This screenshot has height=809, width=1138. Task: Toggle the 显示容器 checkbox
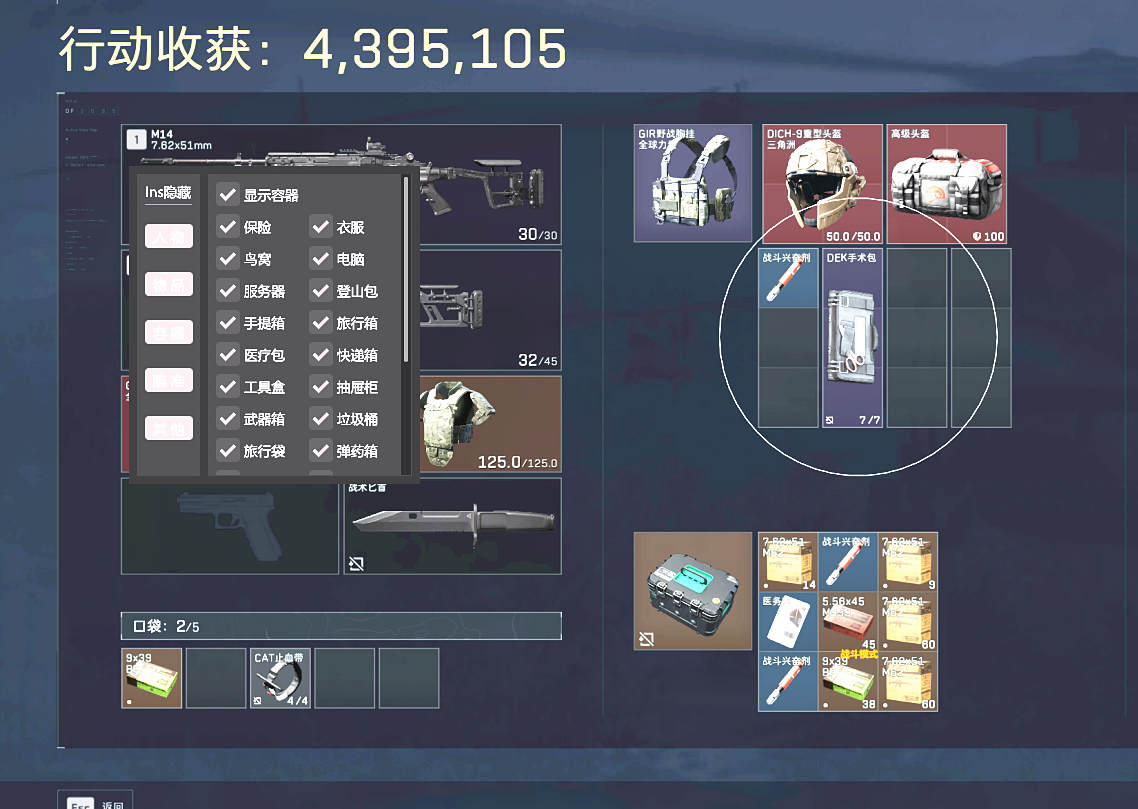[x=228, y=195]
